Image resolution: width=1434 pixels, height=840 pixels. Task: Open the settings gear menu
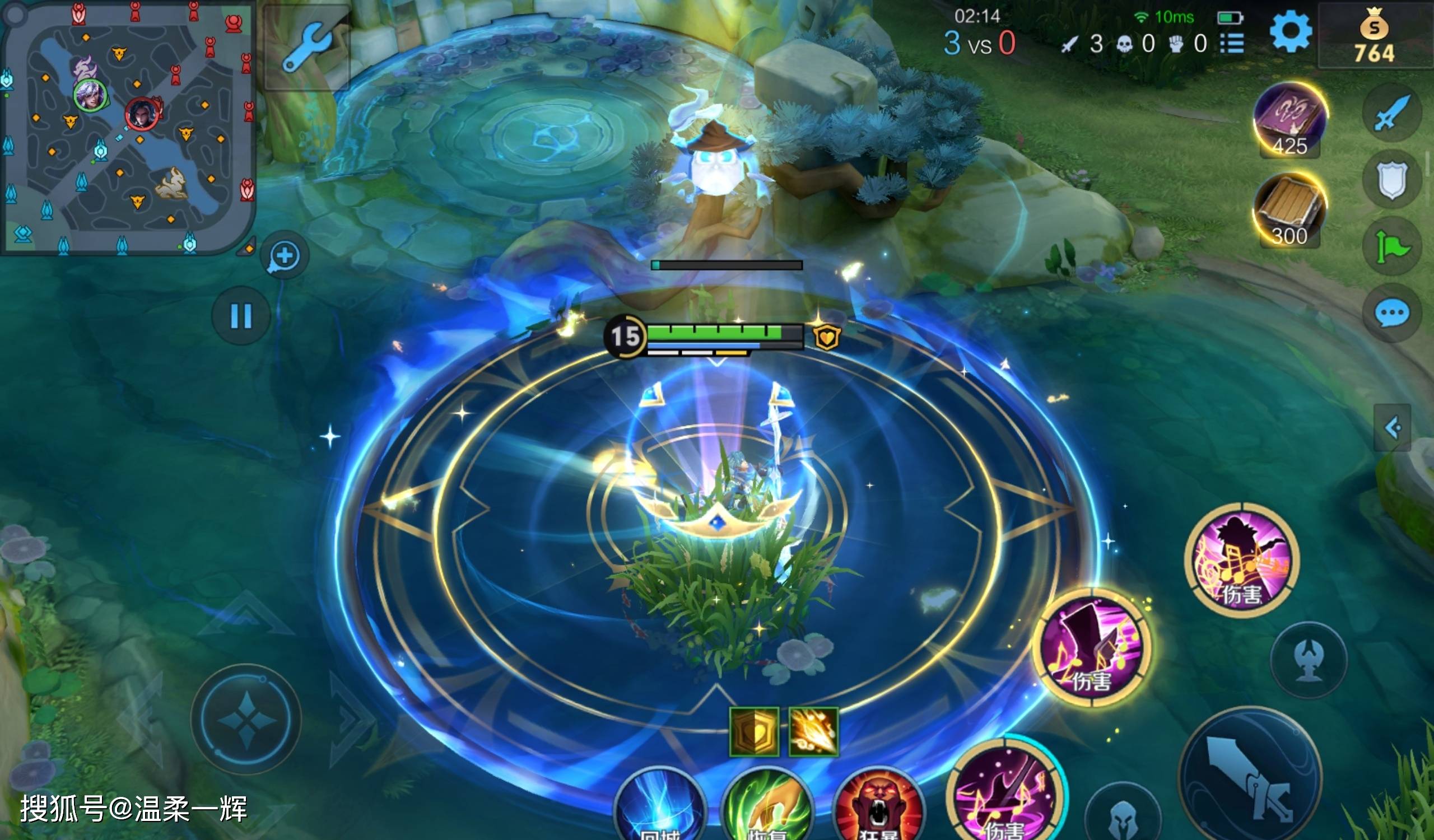[1290, 31]
